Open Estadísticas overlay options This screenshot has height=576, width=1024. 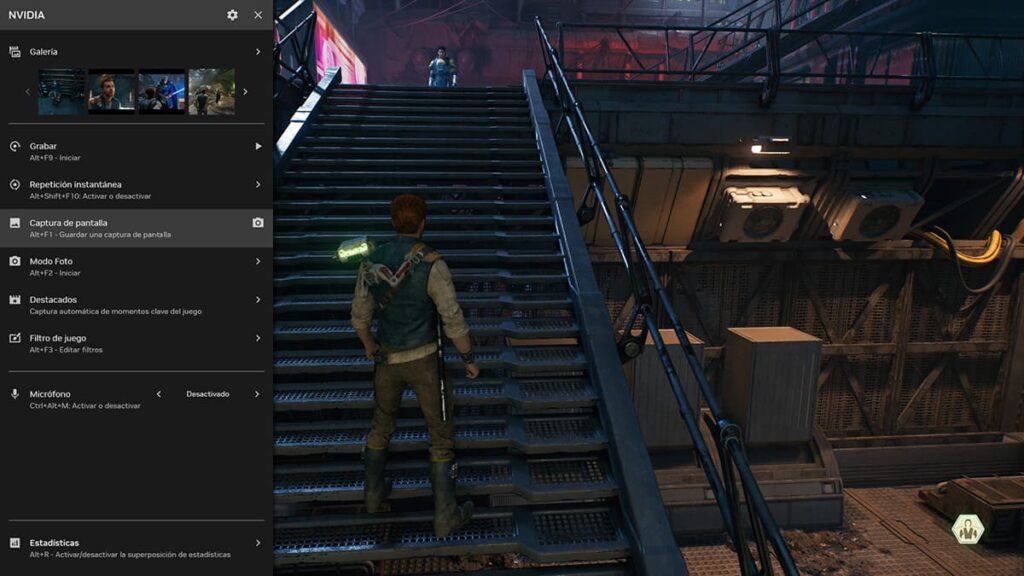click(x=135, y=548)
